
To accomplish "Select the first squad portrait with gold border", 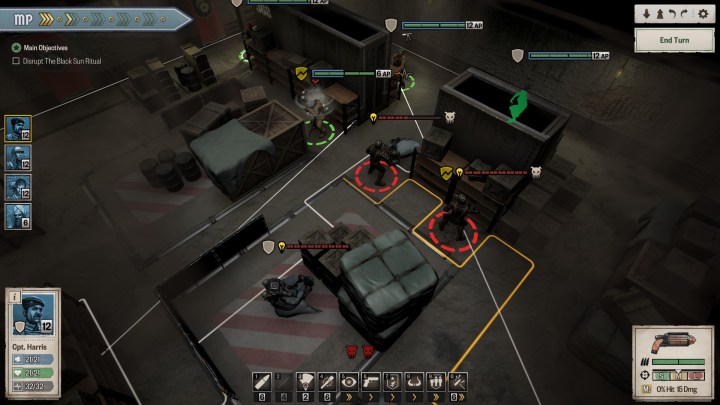I will pyautogui.click(x=18, y=127).
